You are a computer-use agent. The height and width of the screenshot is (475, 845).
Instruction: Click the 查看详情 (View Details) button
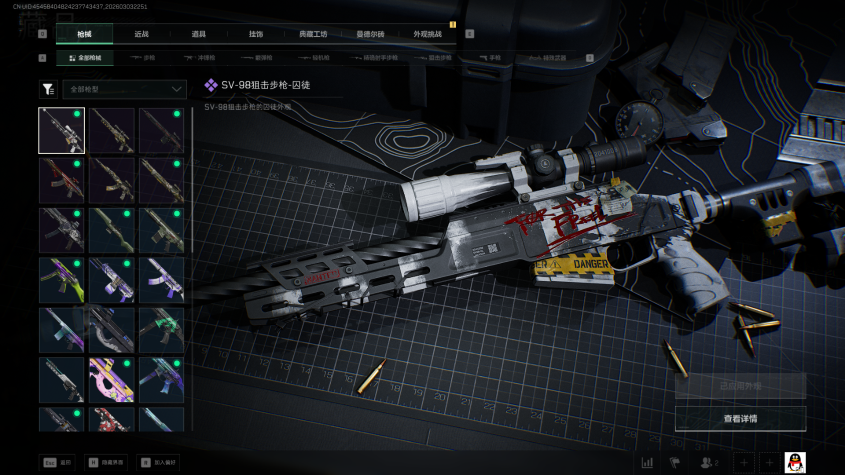click(740, 418)
